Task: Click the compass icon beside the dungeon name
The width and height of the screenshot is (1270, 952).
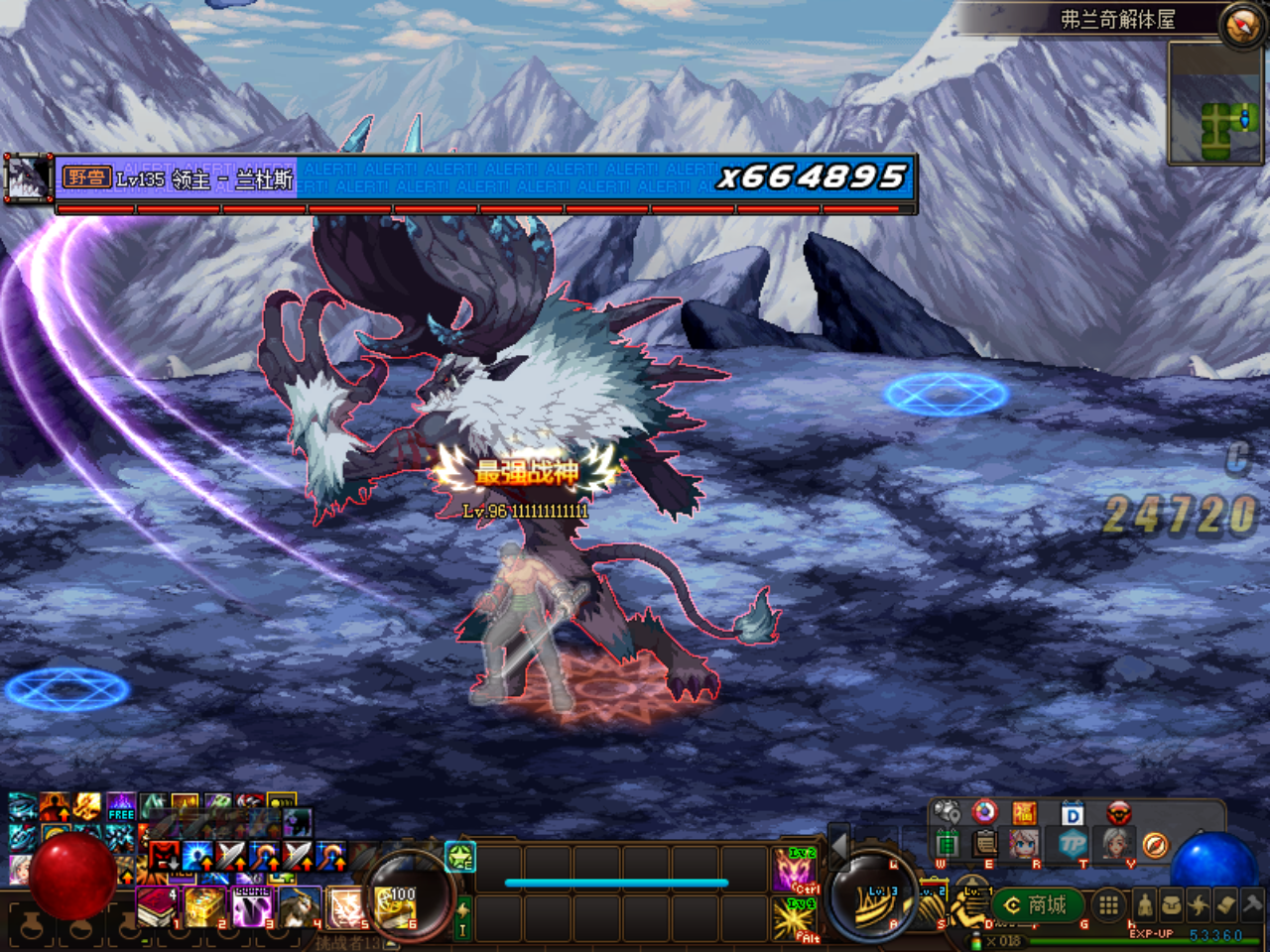Action: tap(1240, 23)
